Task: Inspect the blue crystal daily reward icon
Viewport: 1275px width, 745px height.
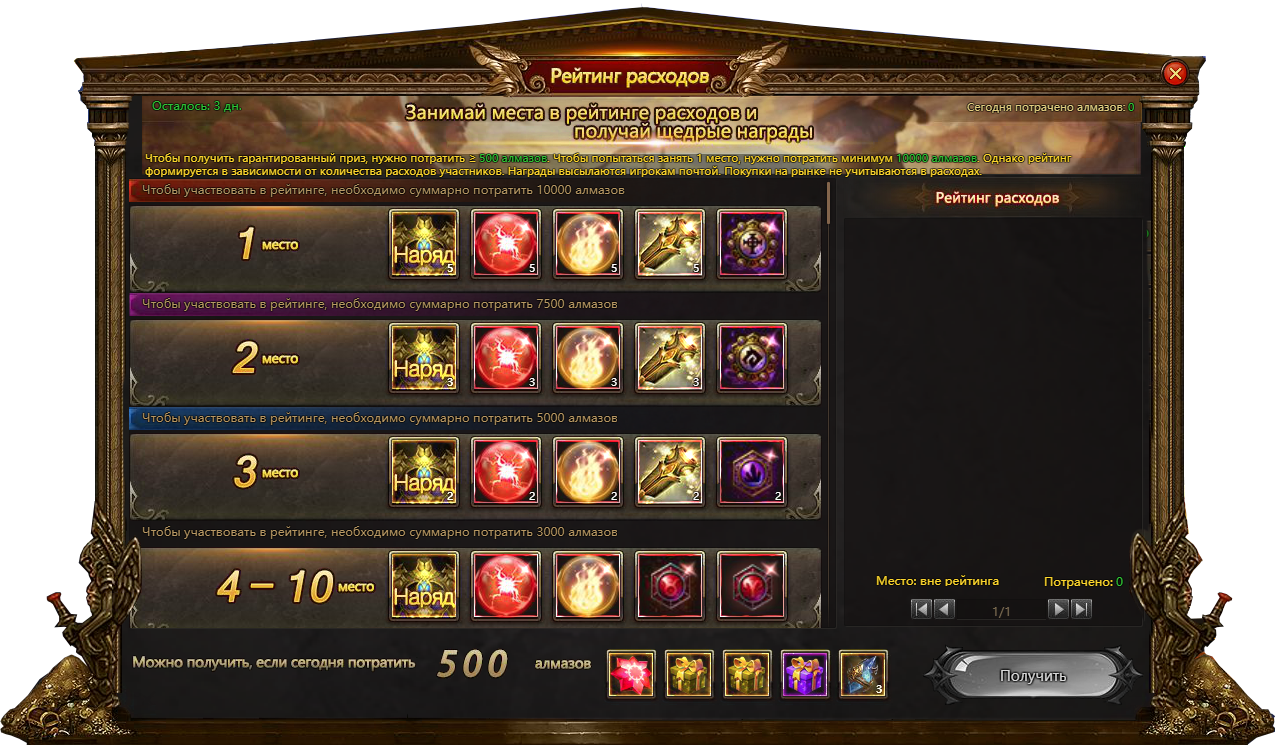Action: pos(863,674)
